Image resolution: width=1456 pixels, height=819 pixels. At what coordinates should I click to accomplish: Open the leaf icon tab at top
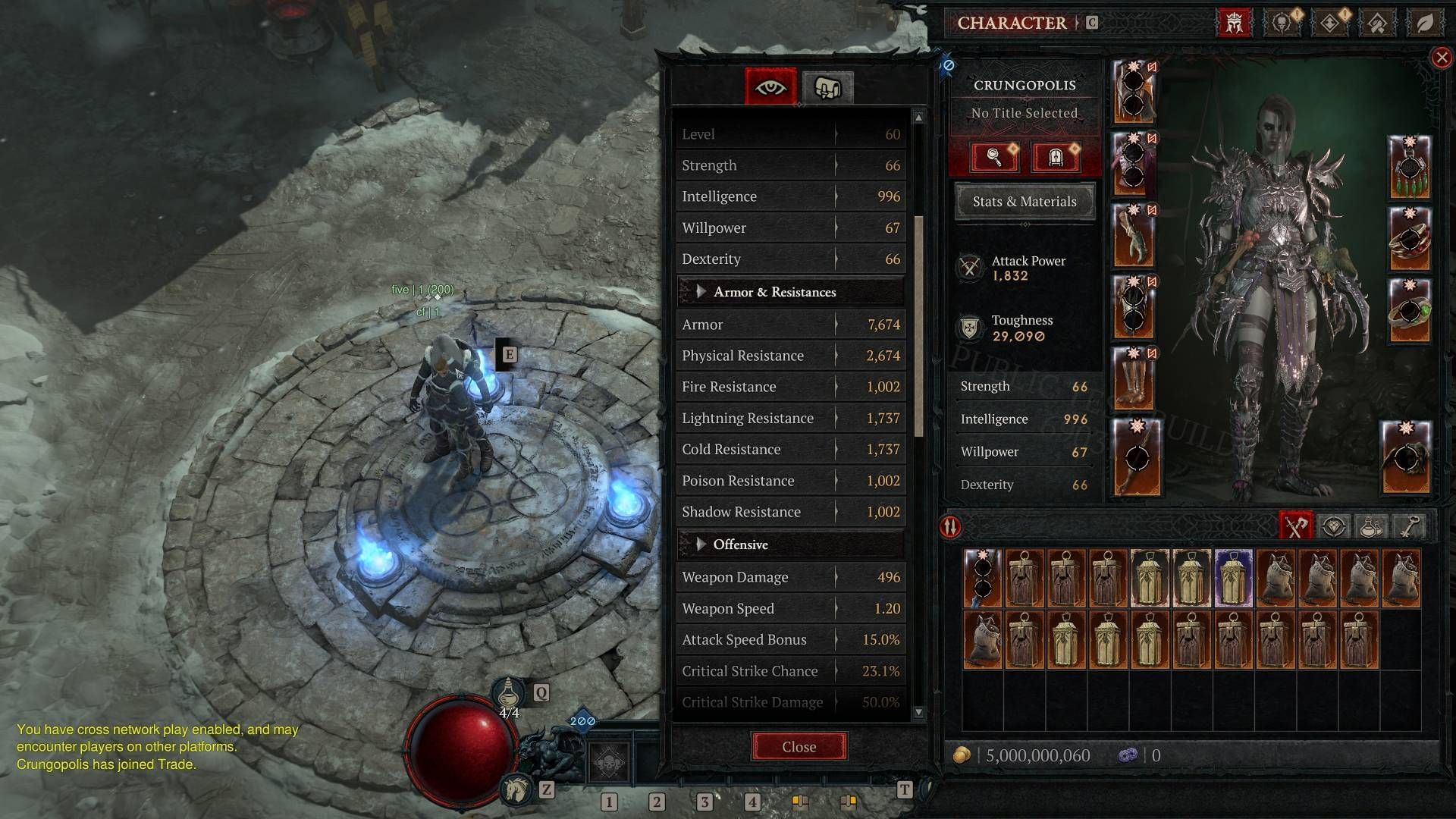1425,23
